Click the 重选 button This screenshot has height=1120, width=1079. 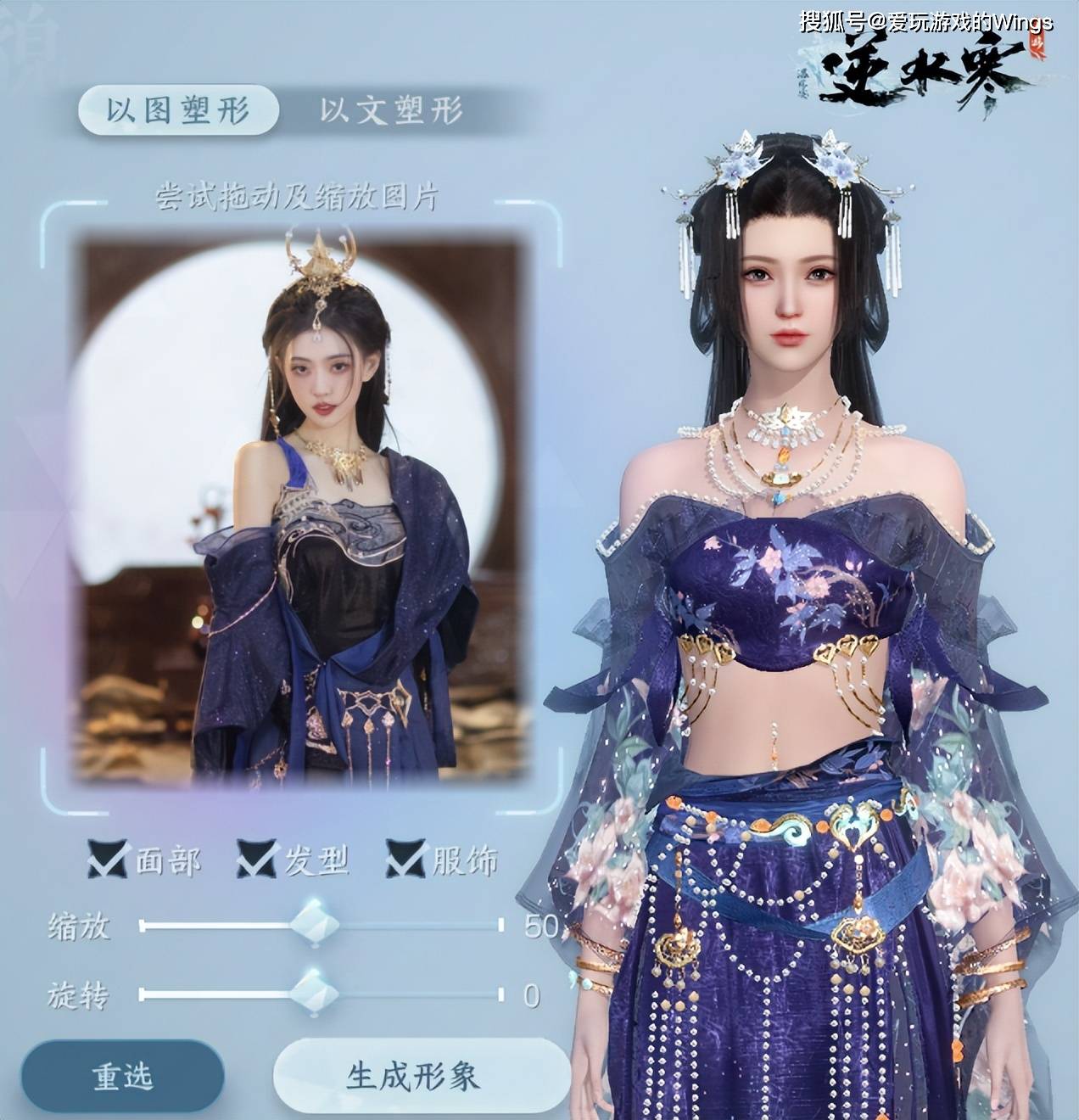pyautogui.click(x=123, y=1076)
